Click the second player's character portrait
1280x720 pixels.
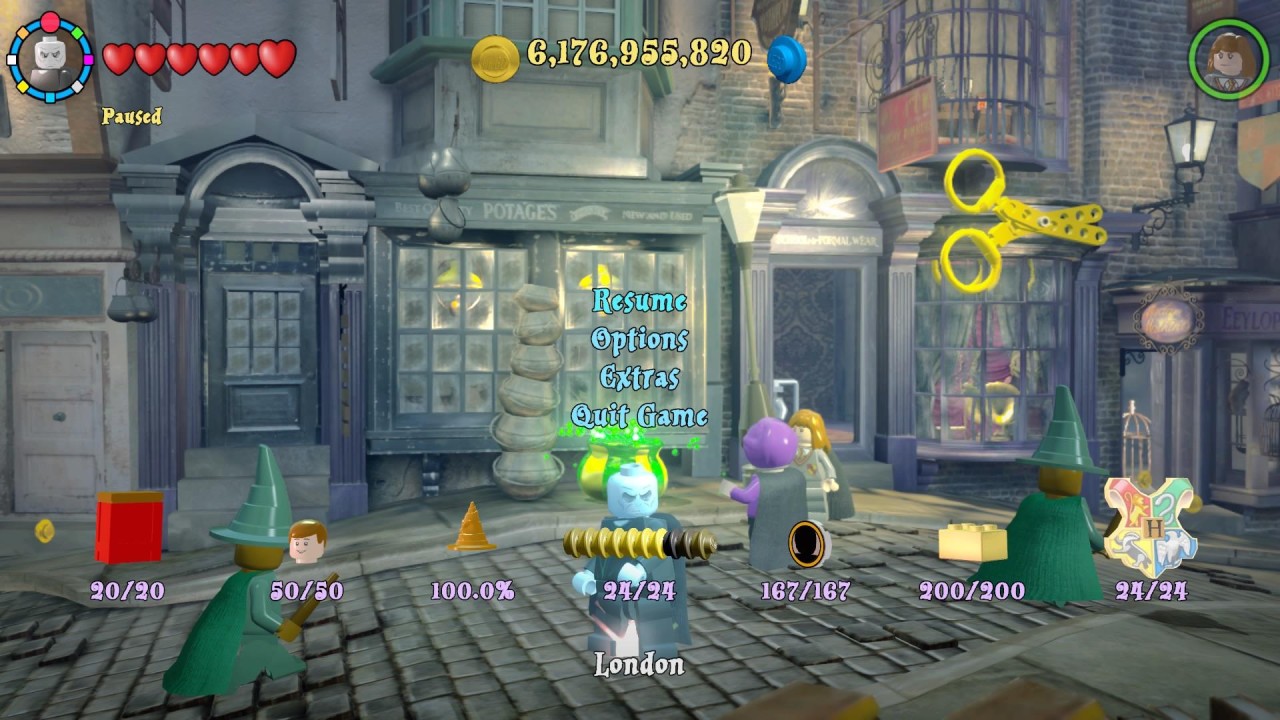click(1228, 58)
